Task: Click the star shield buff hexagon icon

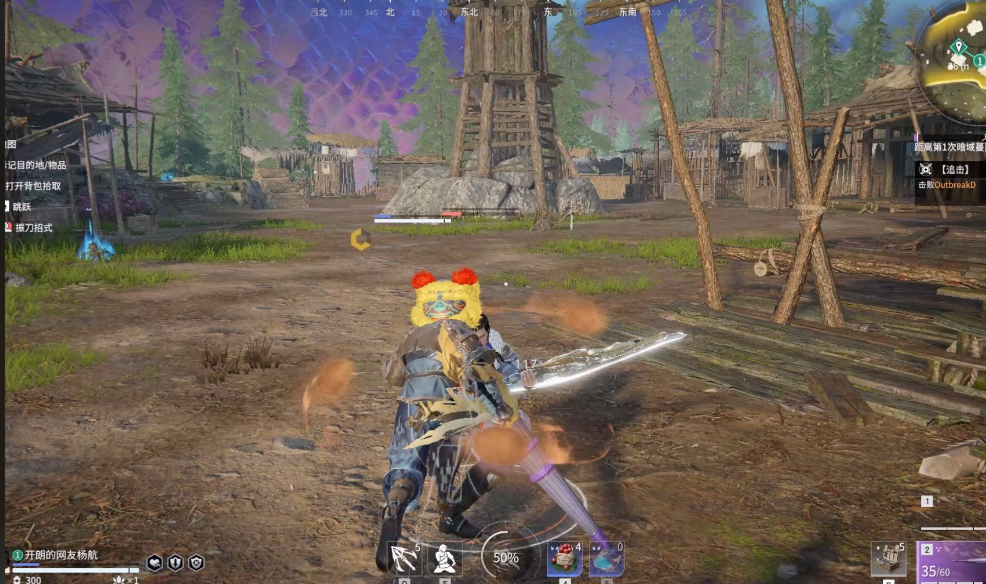Action: click(196, 563)
